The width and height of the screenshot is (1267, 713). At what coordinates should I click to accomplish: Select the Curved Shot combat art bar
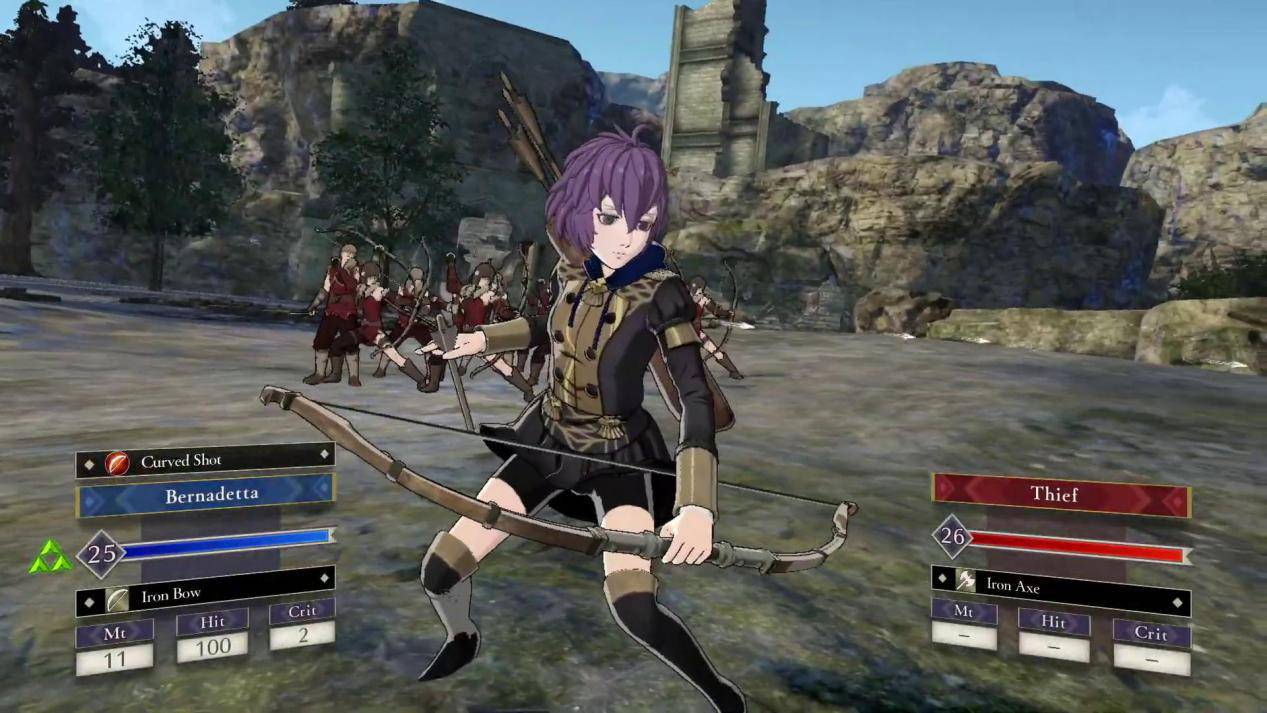(x=205, y=461)
